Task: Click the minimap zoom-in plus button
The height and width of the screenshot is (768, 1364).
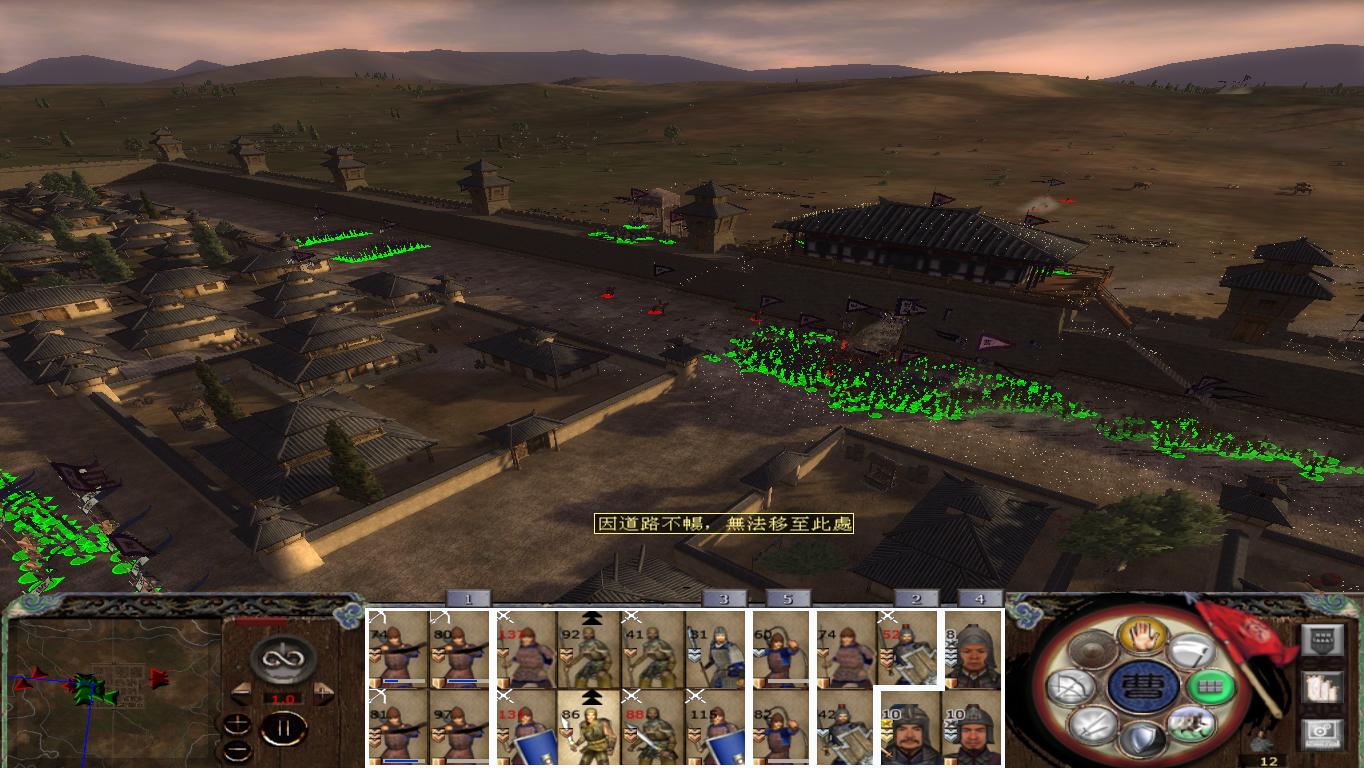Action: click(236, 724)
